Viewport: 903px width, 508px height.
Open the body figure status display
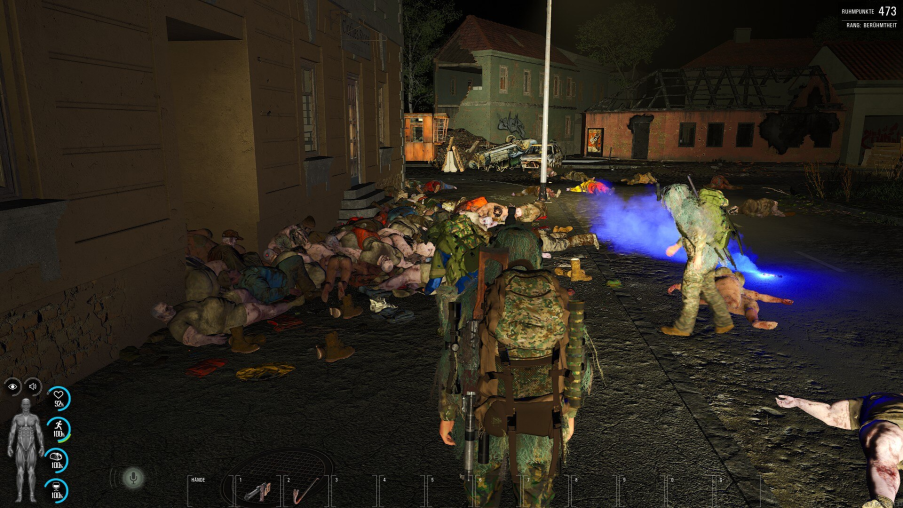pyautogui.click(x=26, y=449)
